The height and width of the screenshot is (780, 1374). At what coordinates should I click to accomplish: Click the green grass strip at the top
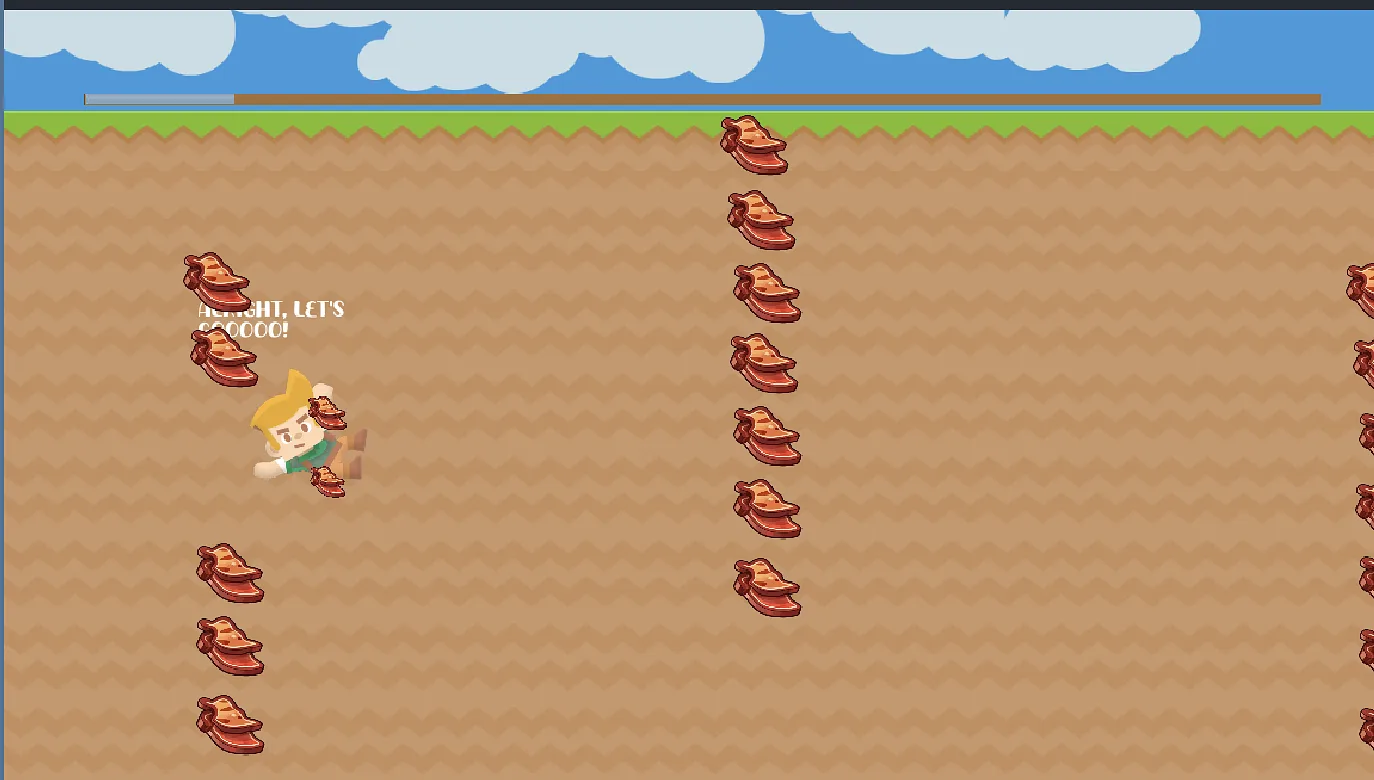(500, 118)
